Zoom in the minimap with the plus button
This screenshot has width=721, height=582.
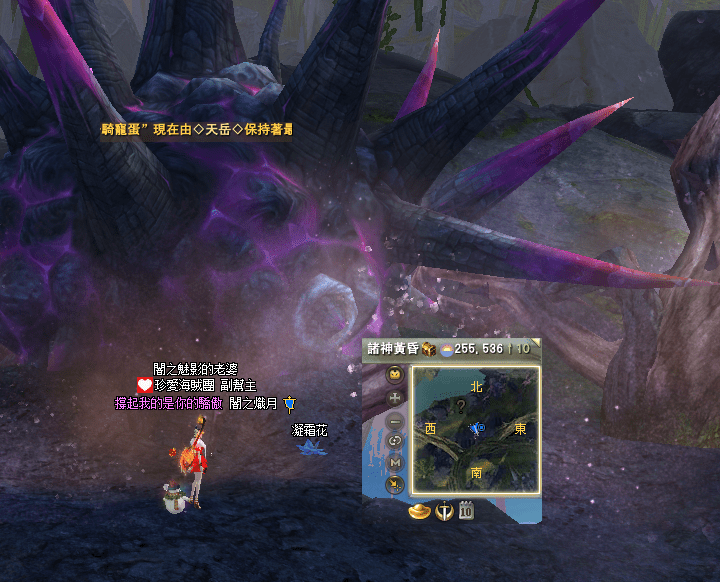point(395,398)
